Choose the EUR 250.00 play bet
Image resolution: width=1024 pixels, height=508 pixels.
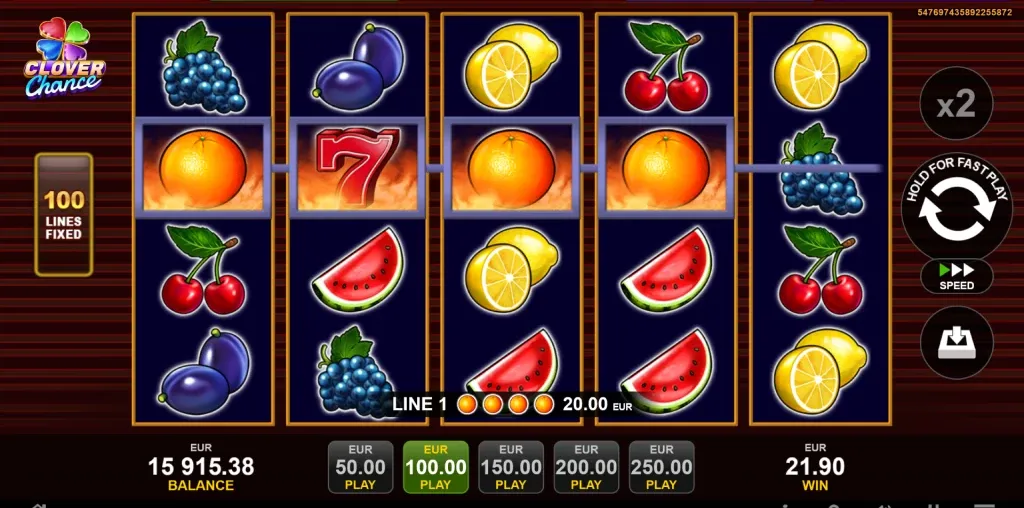[x=661, y=467]
